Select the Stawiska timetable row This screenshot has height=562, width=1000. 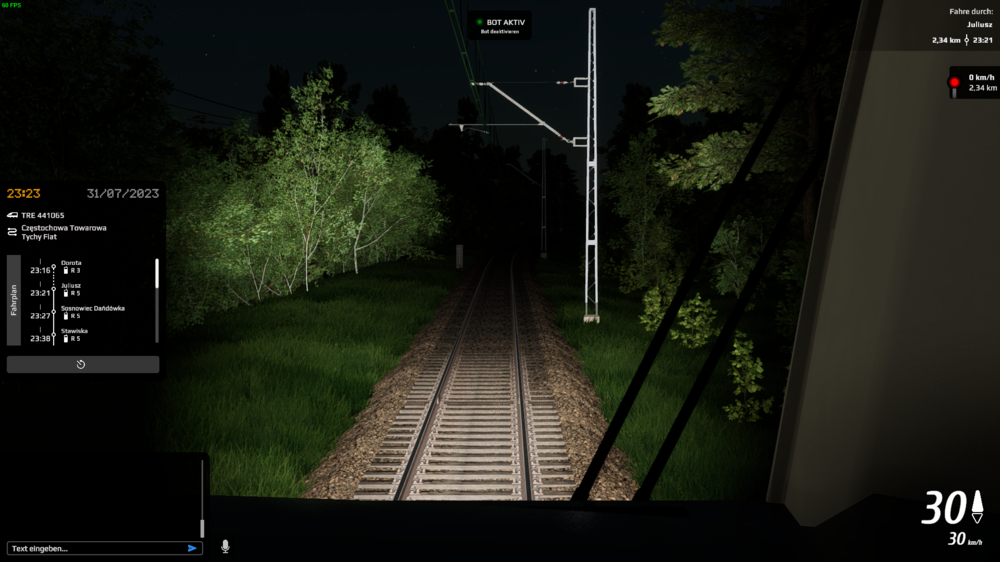pos(75,330)
